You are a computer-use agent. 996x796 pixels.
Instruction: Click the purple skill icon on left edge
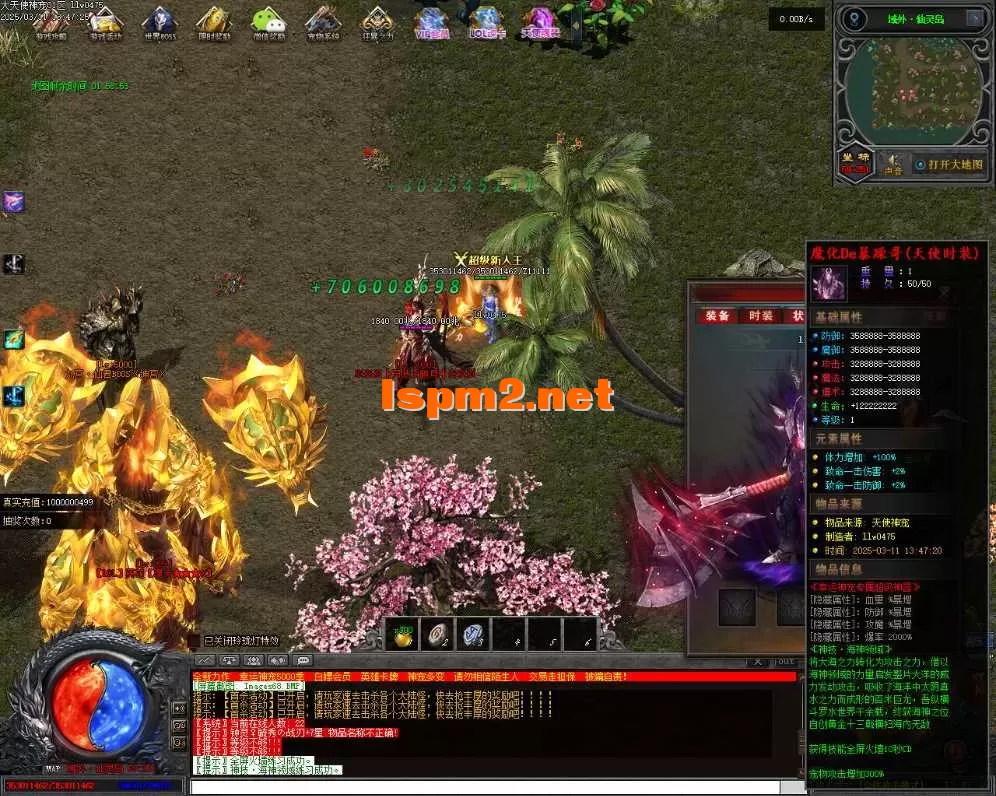click(x=13, y=202)
